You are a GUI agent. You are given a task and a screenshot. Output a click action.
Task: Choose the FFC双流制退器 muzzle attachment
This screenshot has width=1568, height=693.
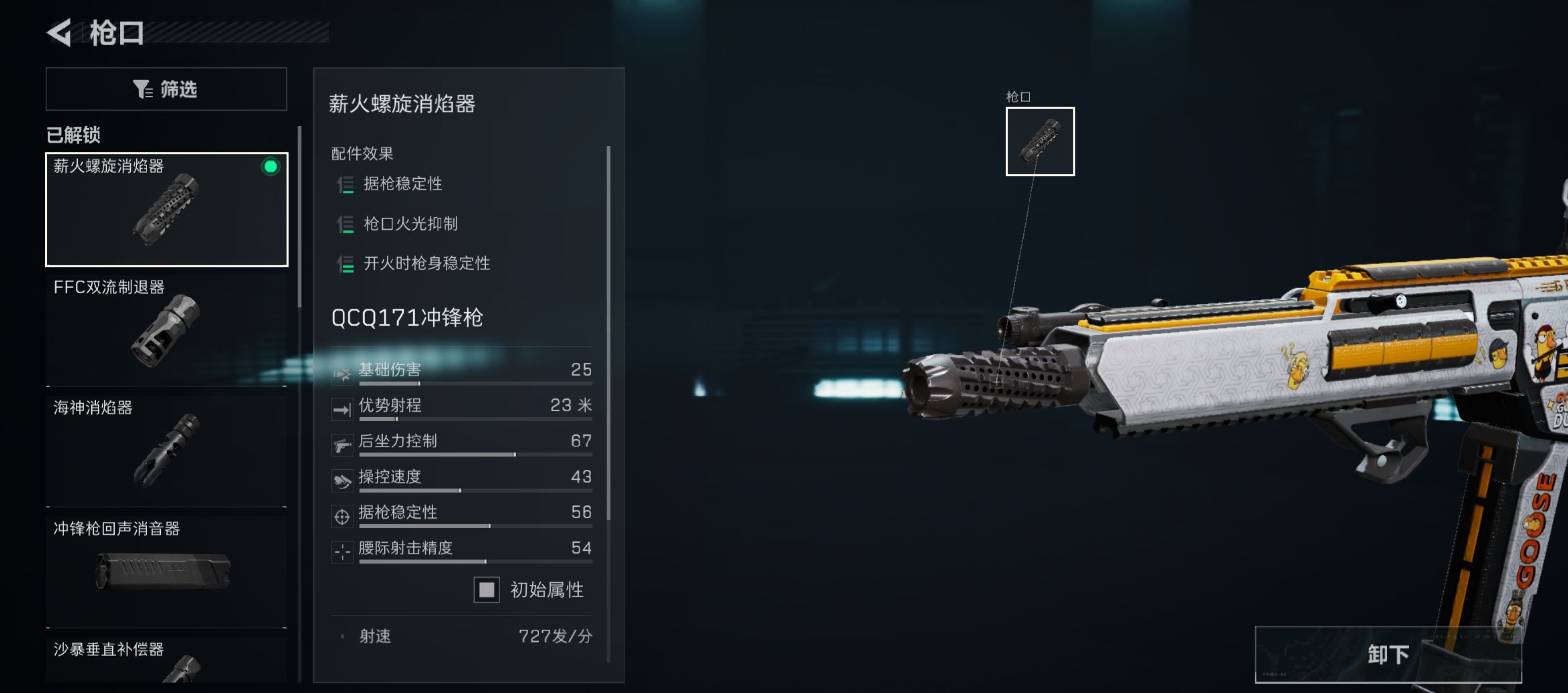coord(166,330)
